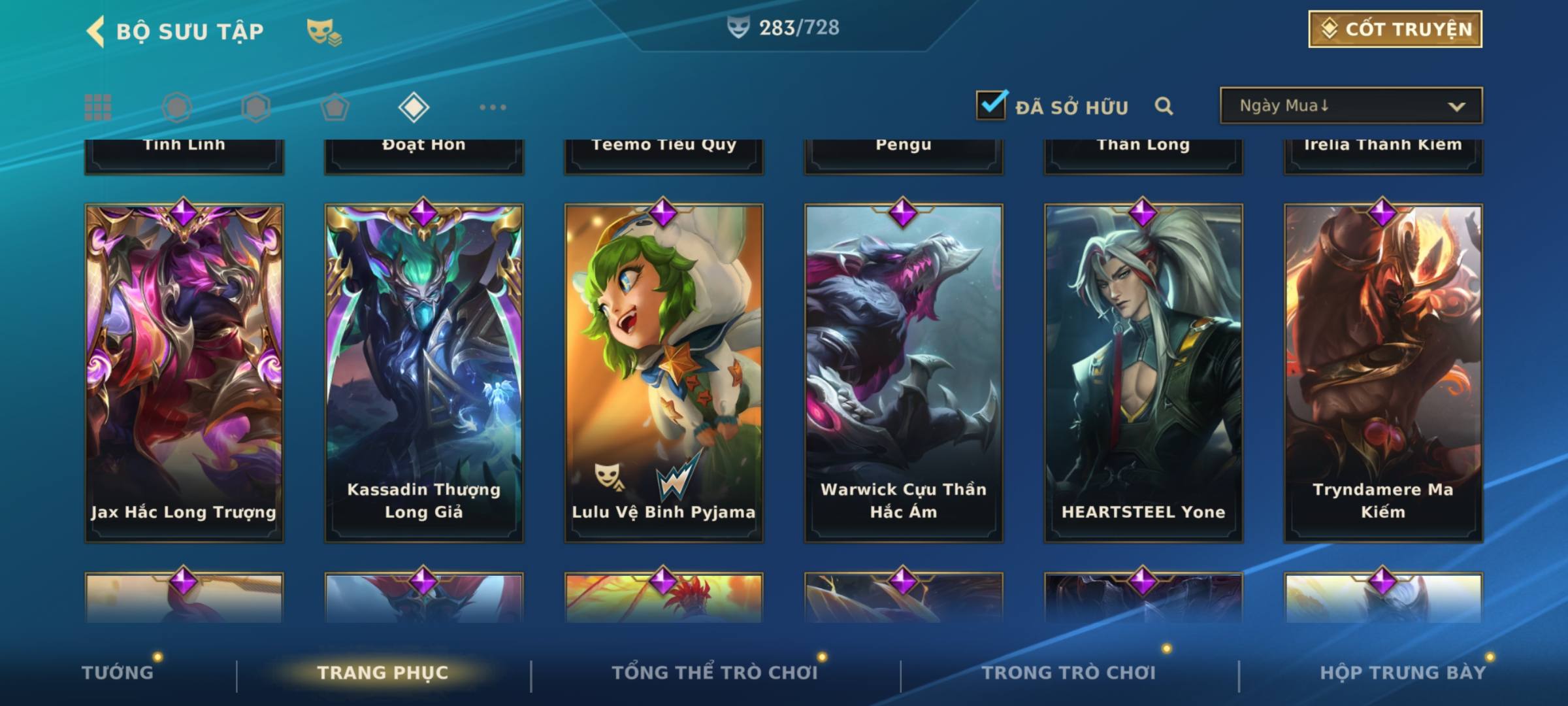This screenshot has width=1568, height=706.
Task: Choose the diamond rarity filter icon
Action: (414, 107)
